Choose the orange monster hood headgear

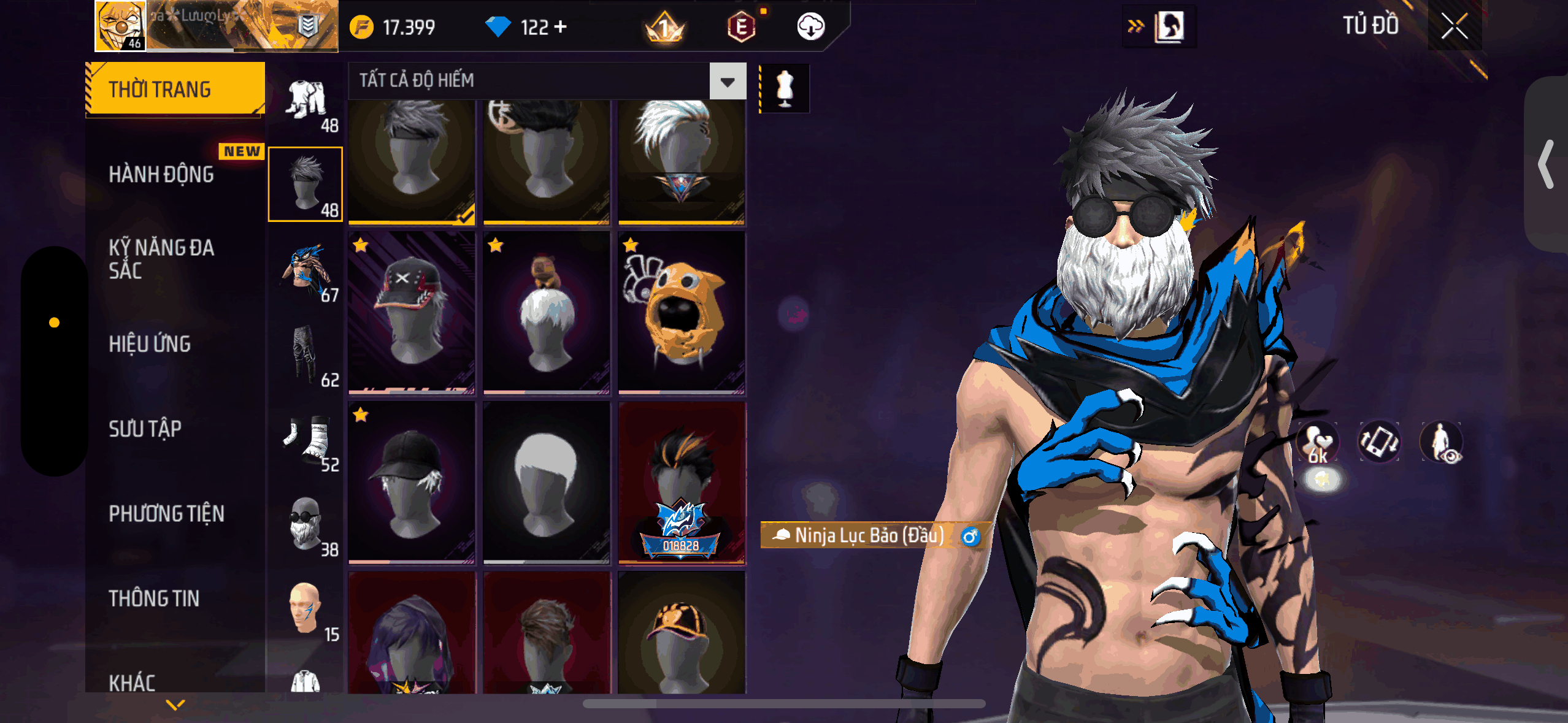682,312
